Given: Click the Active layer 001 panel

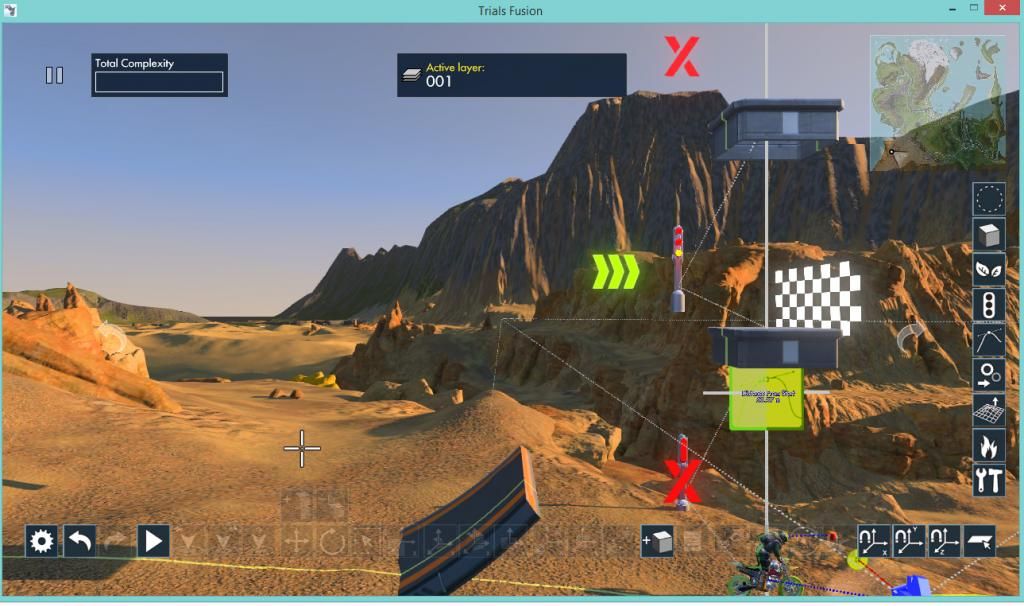Looking at the screenshot, I should (x=511, y=75).
